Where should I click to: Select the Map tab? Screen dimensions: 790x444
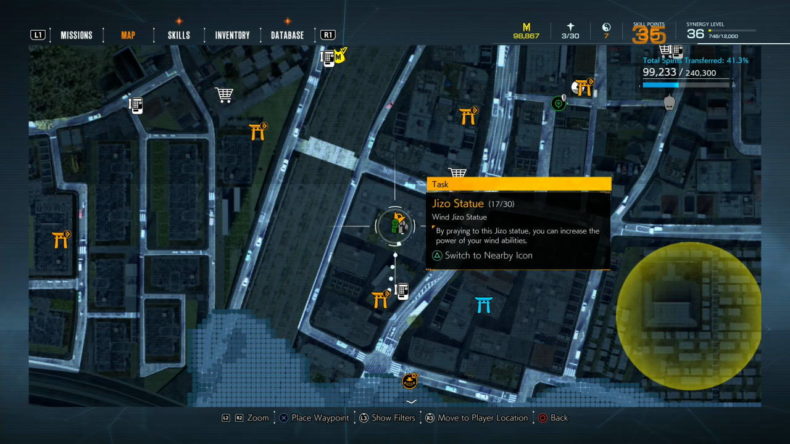pyautogui.click(x=128, y=35)
